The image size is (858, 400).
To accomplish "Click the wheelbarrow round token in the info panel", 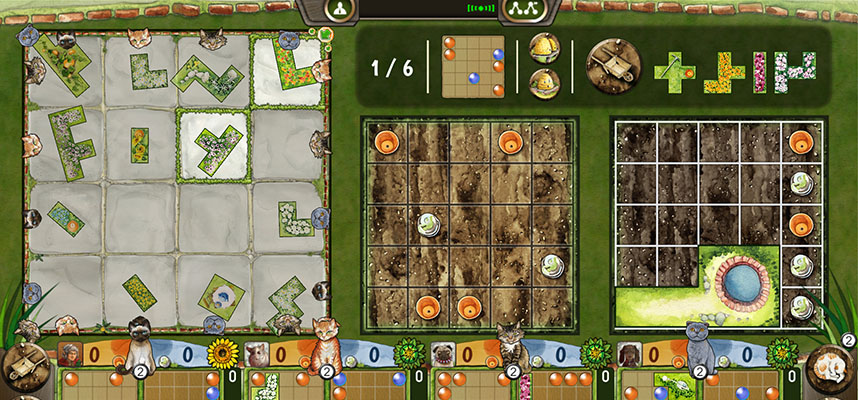I will coord(612,67).
